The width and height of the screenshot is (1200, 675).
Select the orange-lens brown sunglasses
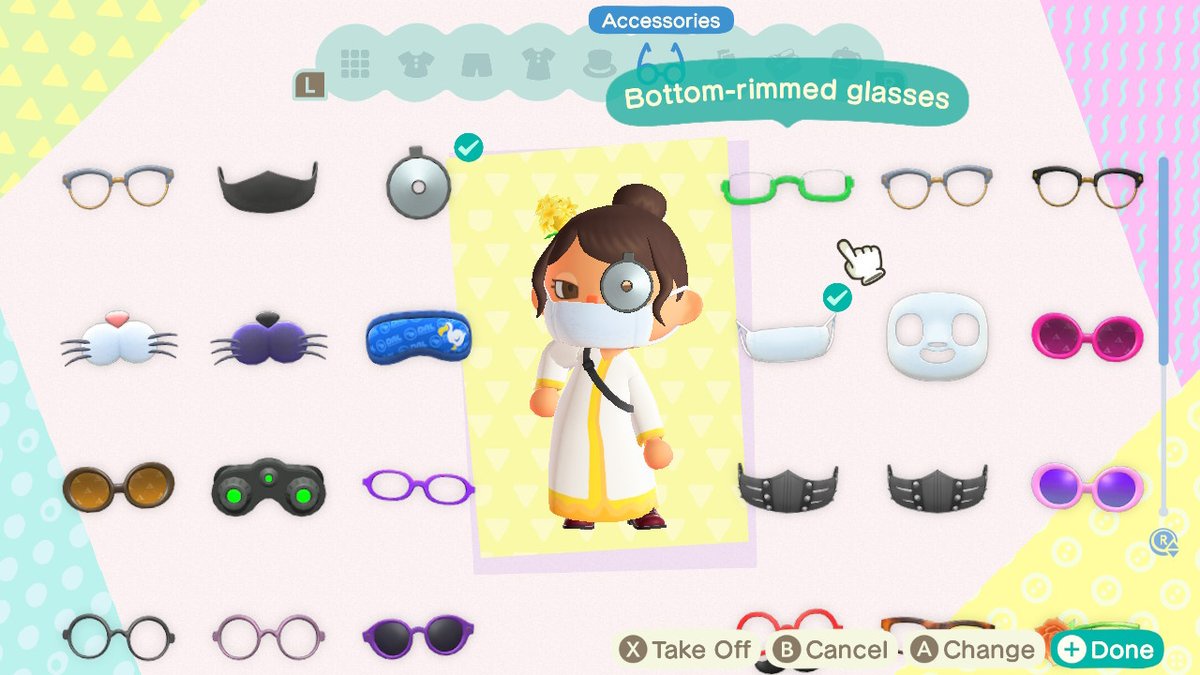tap(118, 487)
